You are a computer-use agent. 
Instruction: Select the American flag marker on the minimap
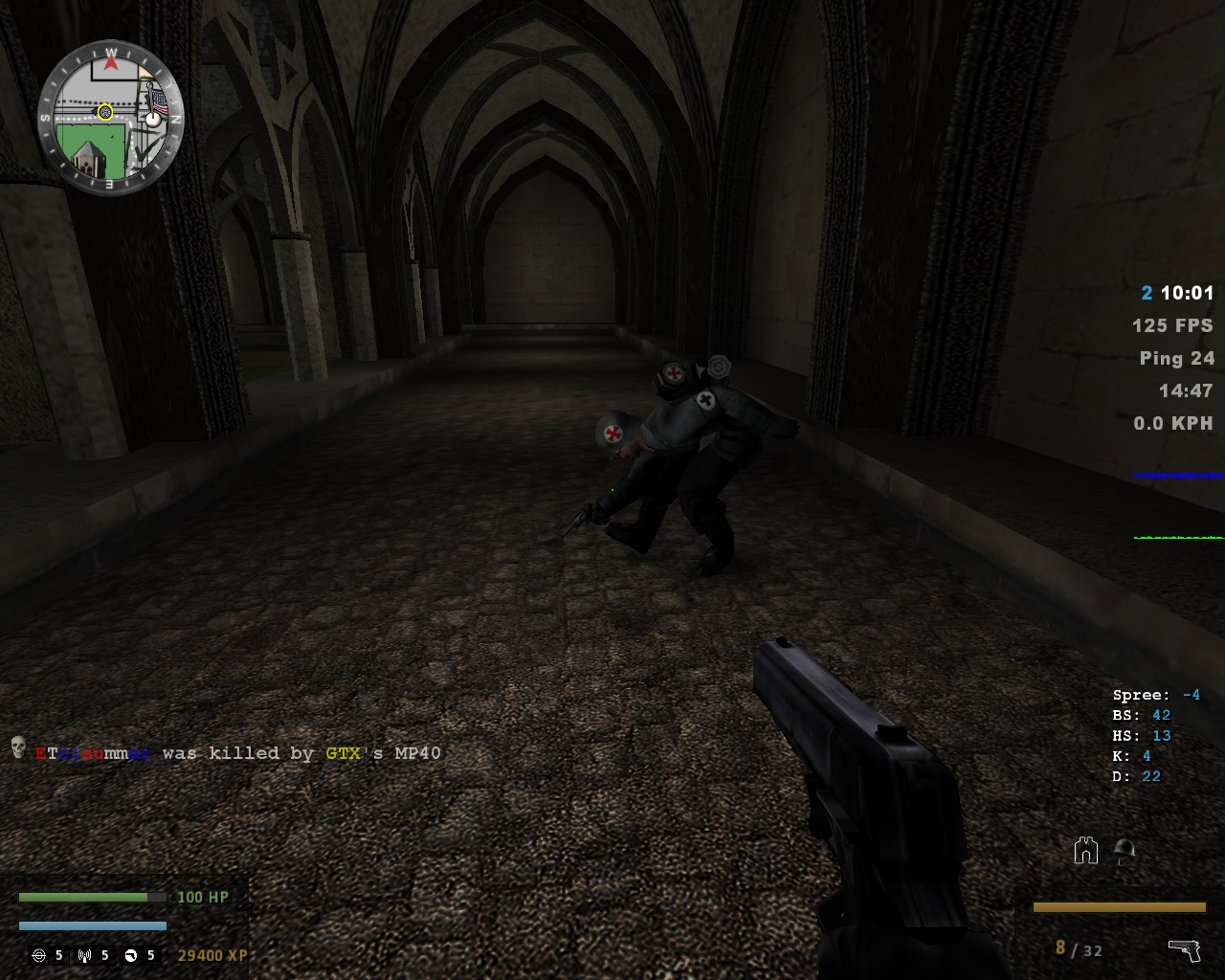[159, 101]
